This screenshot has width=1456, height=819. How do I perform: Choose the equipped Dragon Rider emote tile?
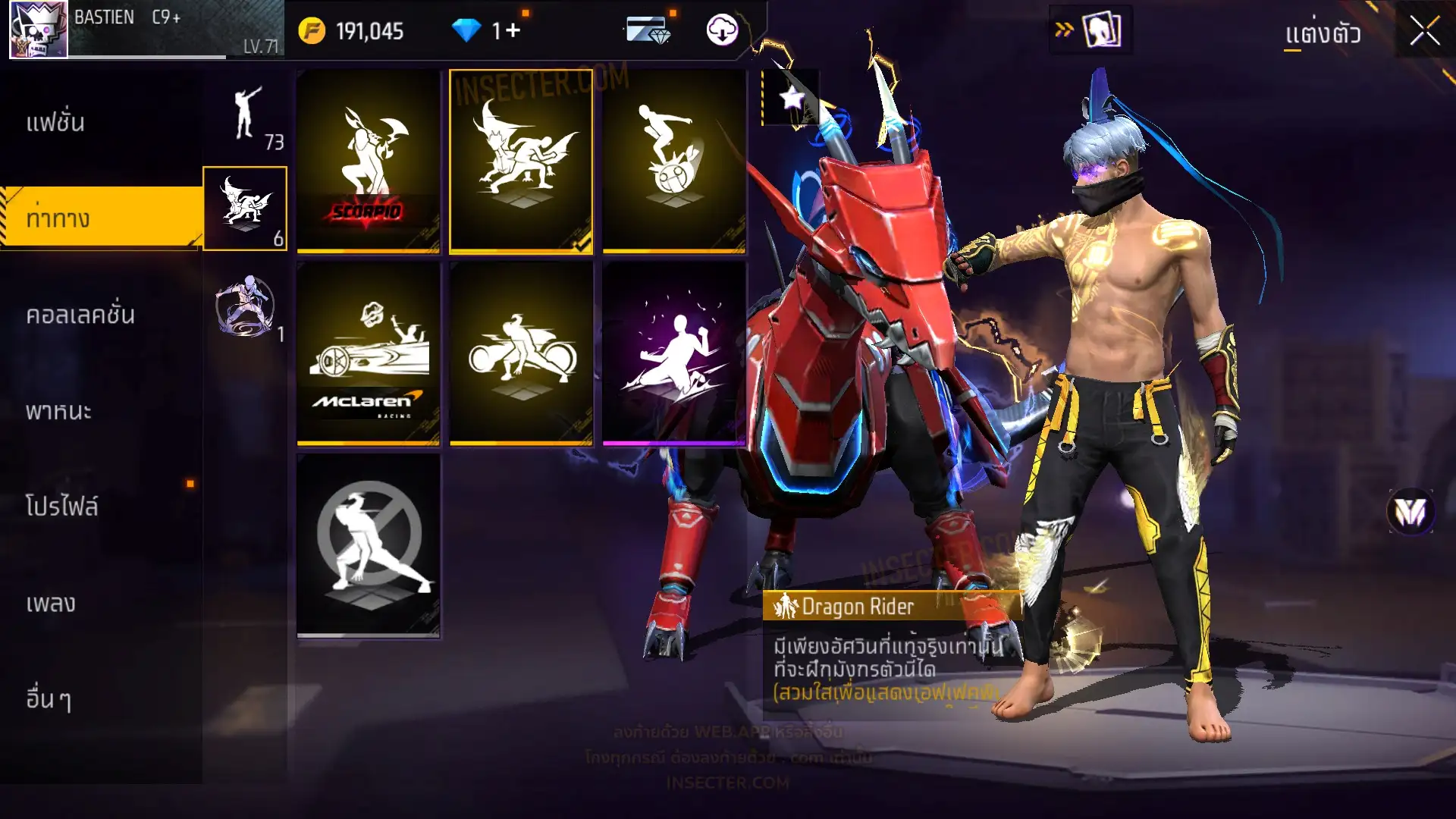(x=521, y=161)
